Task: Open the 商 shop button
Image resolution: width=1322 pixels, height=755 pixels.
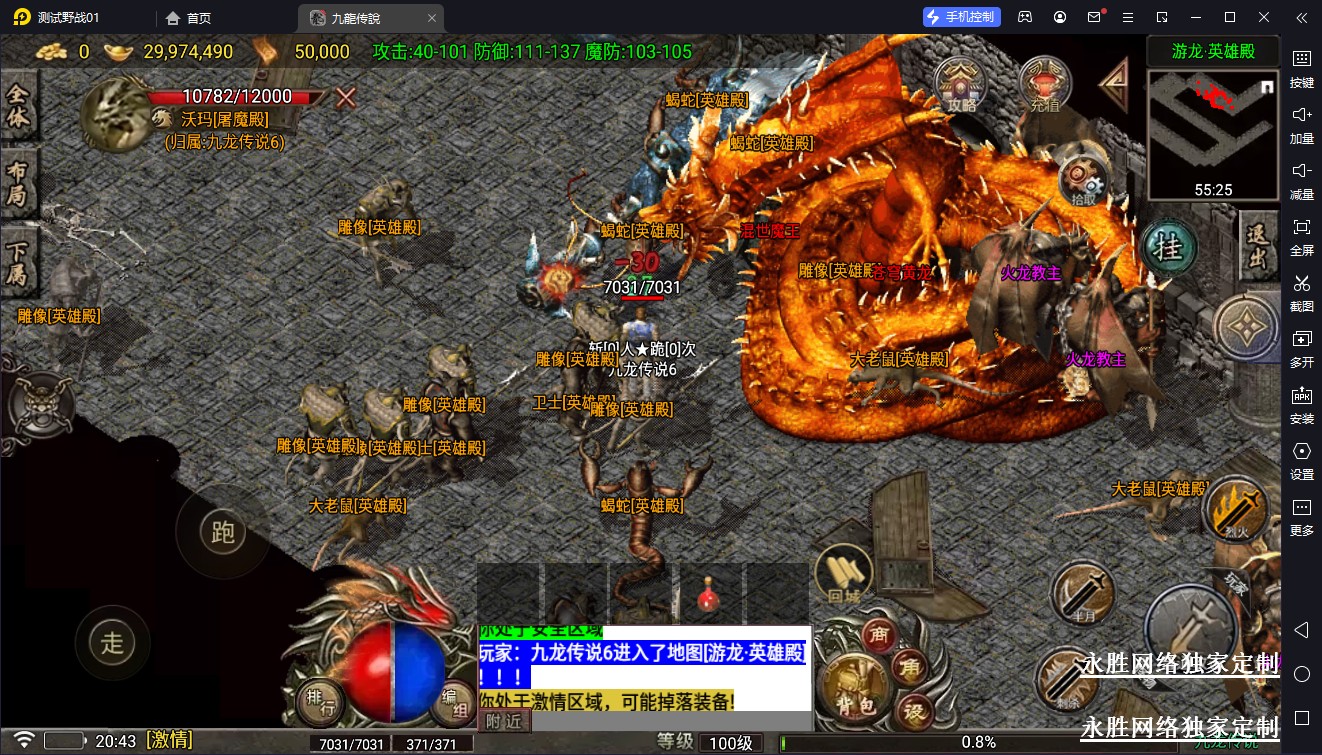Action: click(x=880, y=634)
